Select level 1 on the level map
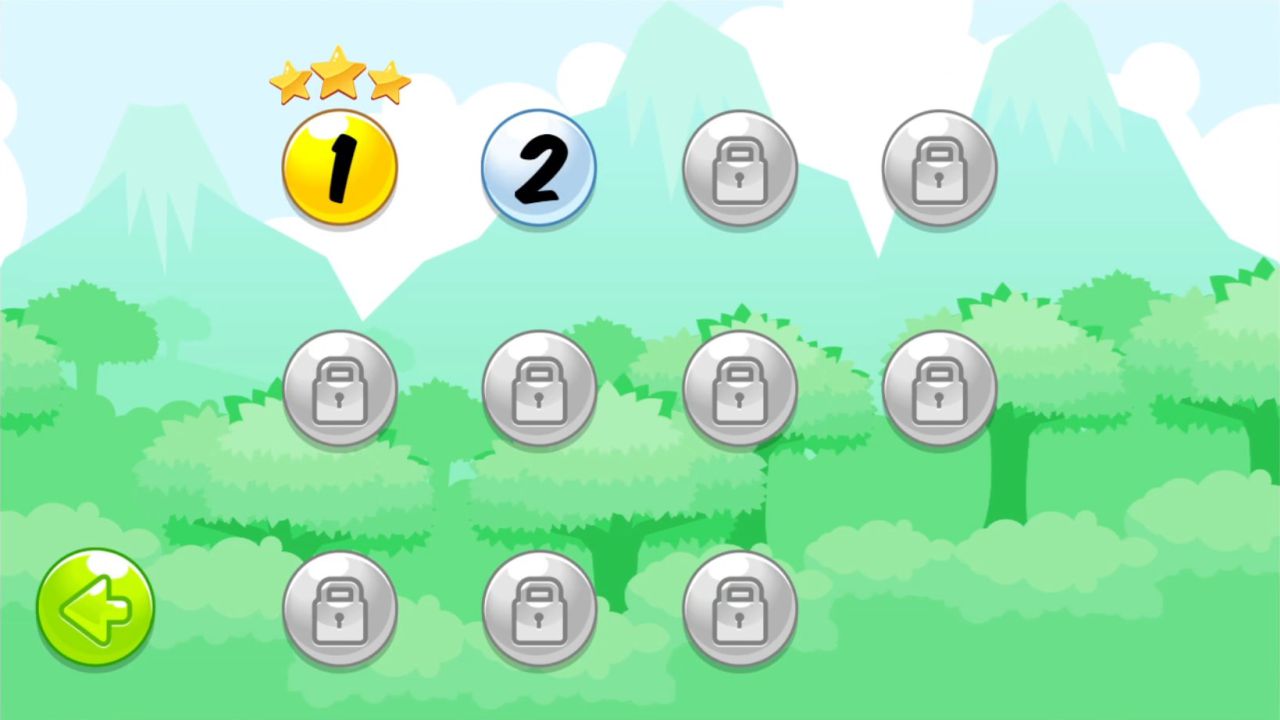1280x720 pixels. (340, 167)
